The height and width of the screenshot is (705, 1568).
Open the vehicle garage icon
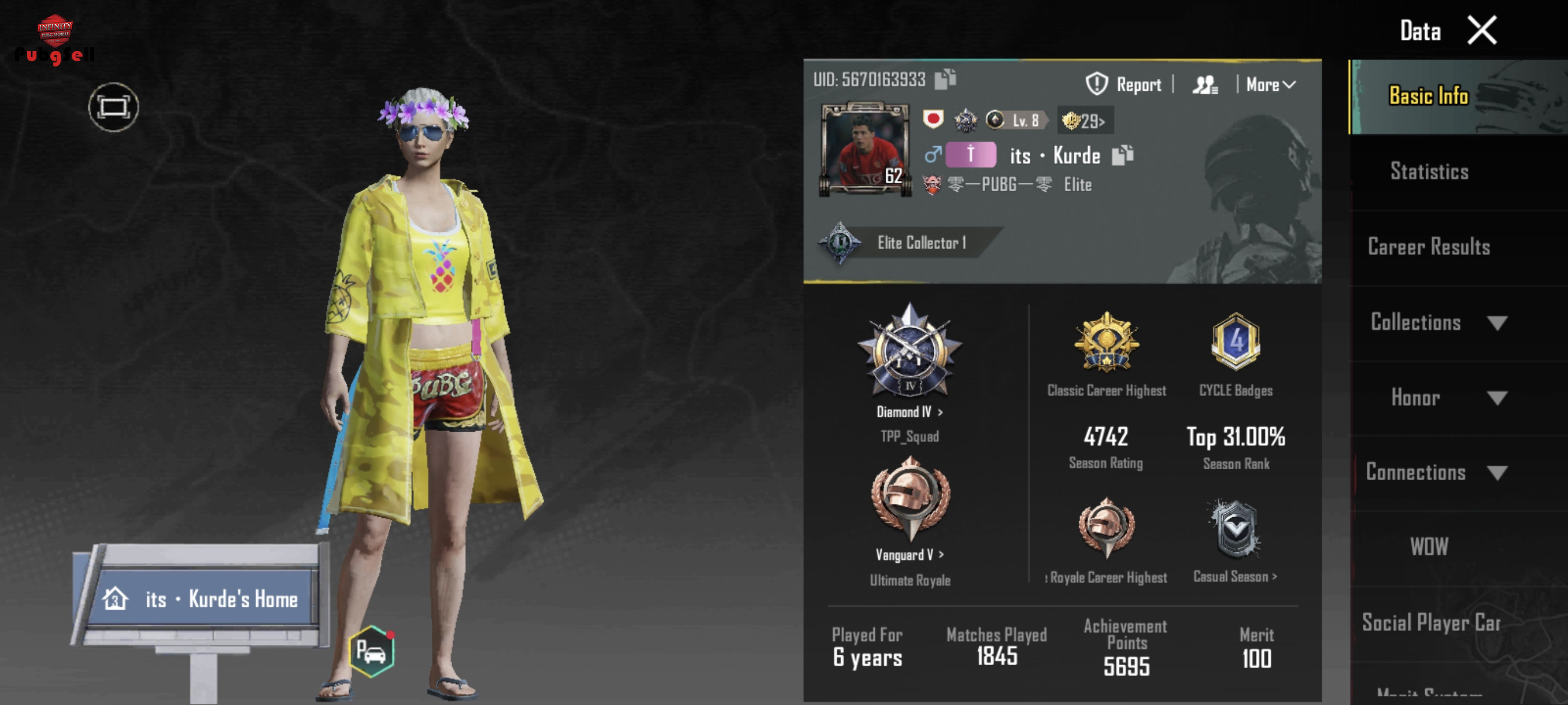(x=372, y=652)
